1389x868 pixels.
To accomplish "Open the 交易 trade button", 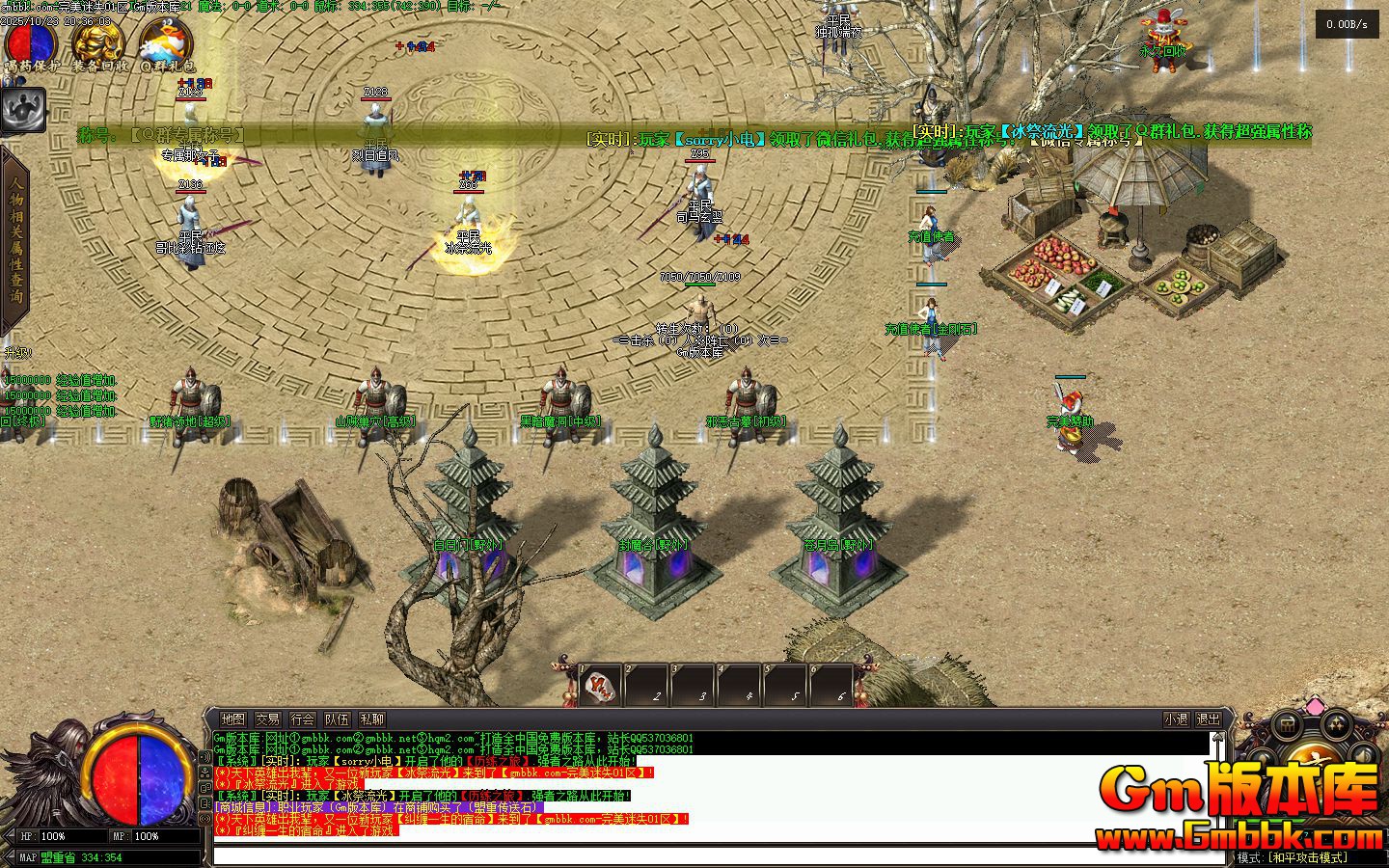I will pos(267,719).
